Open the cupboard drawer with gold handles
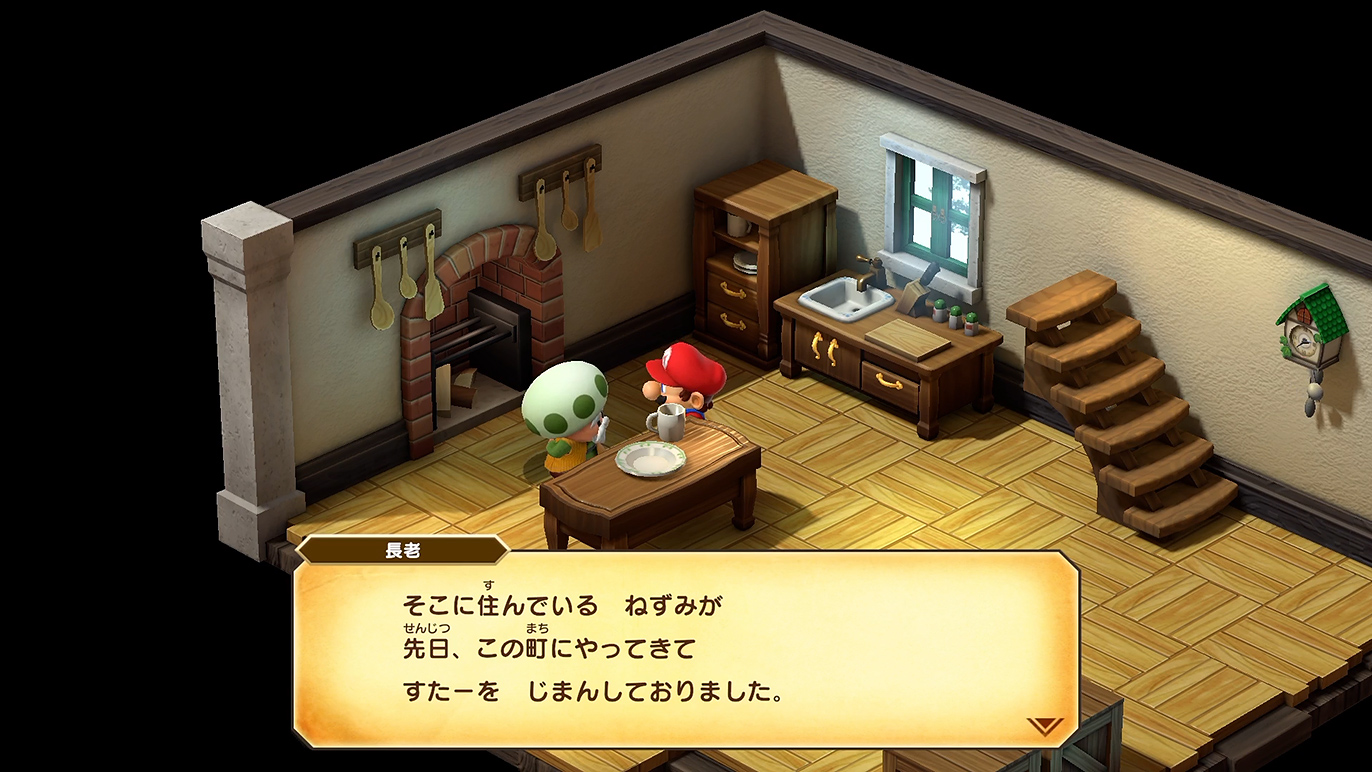Viewport: 1372px width, 772px height. click(729, 291)
